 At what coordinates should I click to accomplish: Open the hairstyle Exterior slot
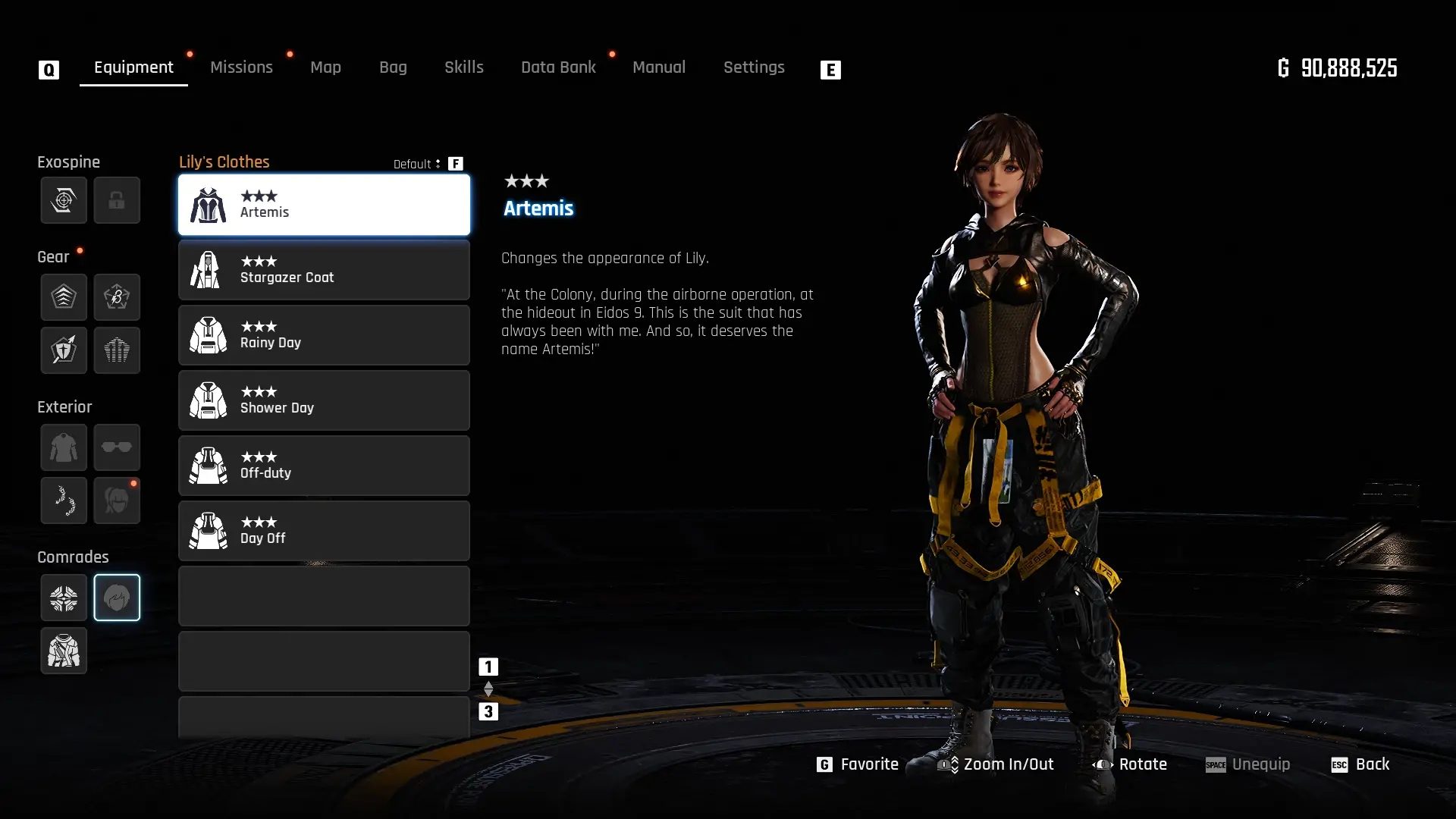[x=117, y=500]
